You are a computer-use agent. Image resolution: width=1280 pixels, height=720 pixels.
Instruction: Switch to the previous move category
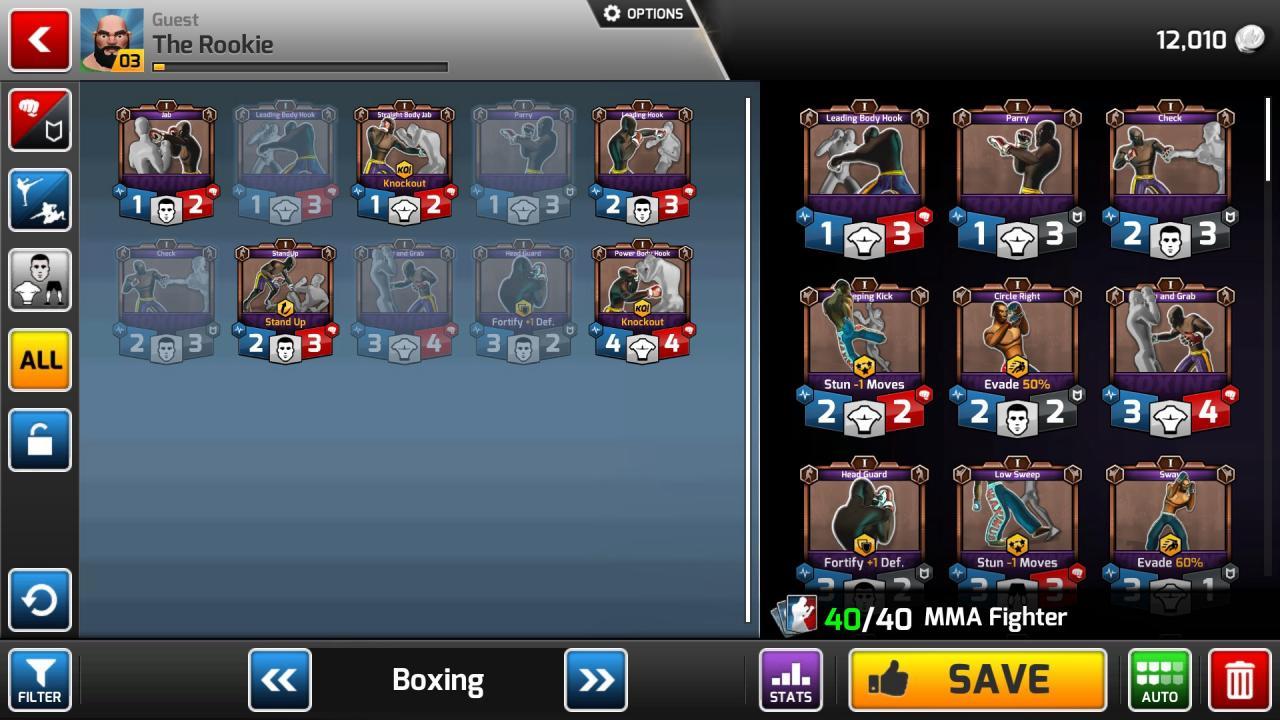point(279,679)
